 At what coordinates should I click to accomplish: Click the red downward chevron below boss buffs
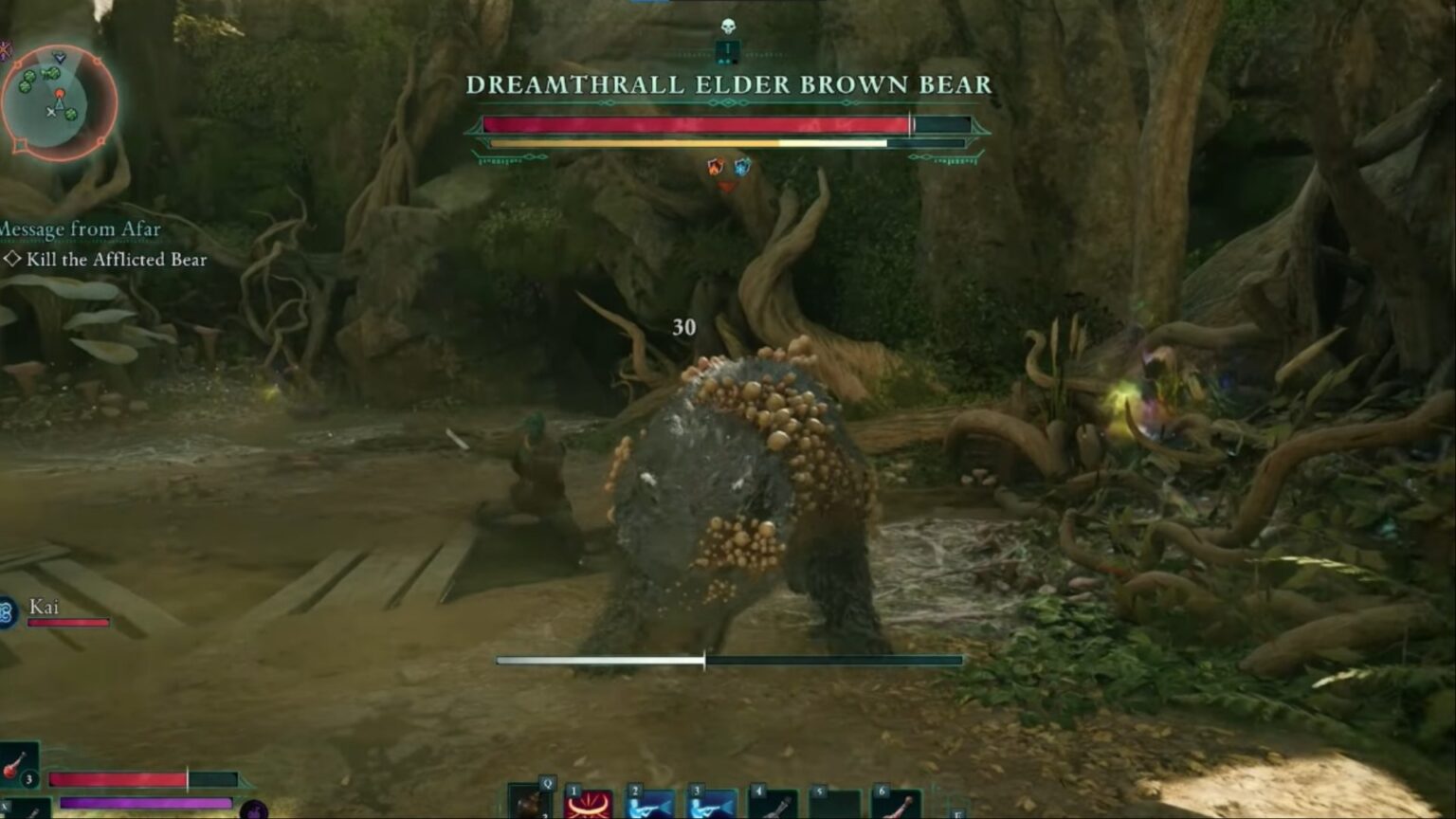[x=726, y=188]
